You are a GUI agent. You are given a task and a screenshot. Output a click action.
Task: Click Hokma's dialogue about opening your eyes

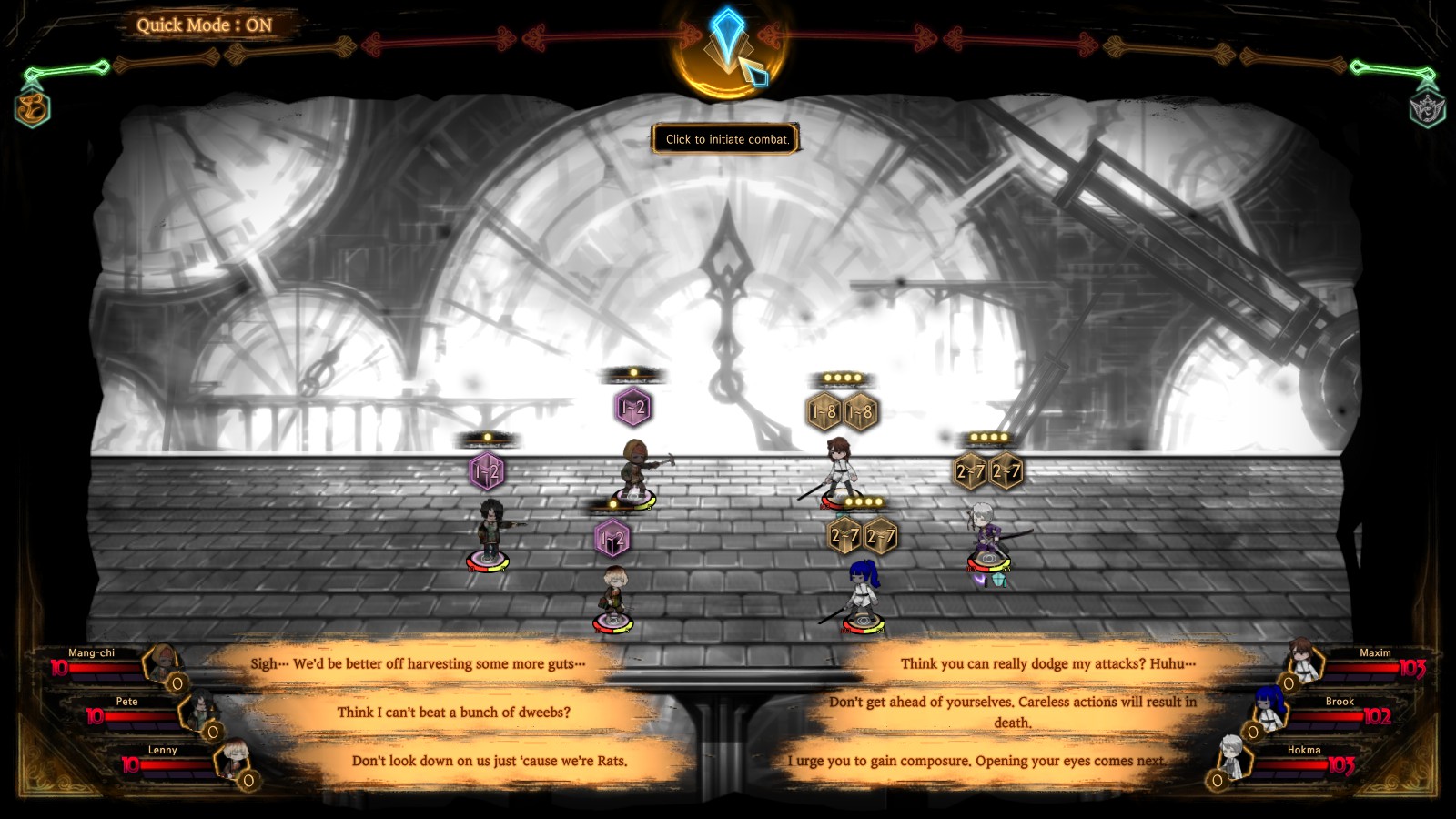click(x=978, y=763)
